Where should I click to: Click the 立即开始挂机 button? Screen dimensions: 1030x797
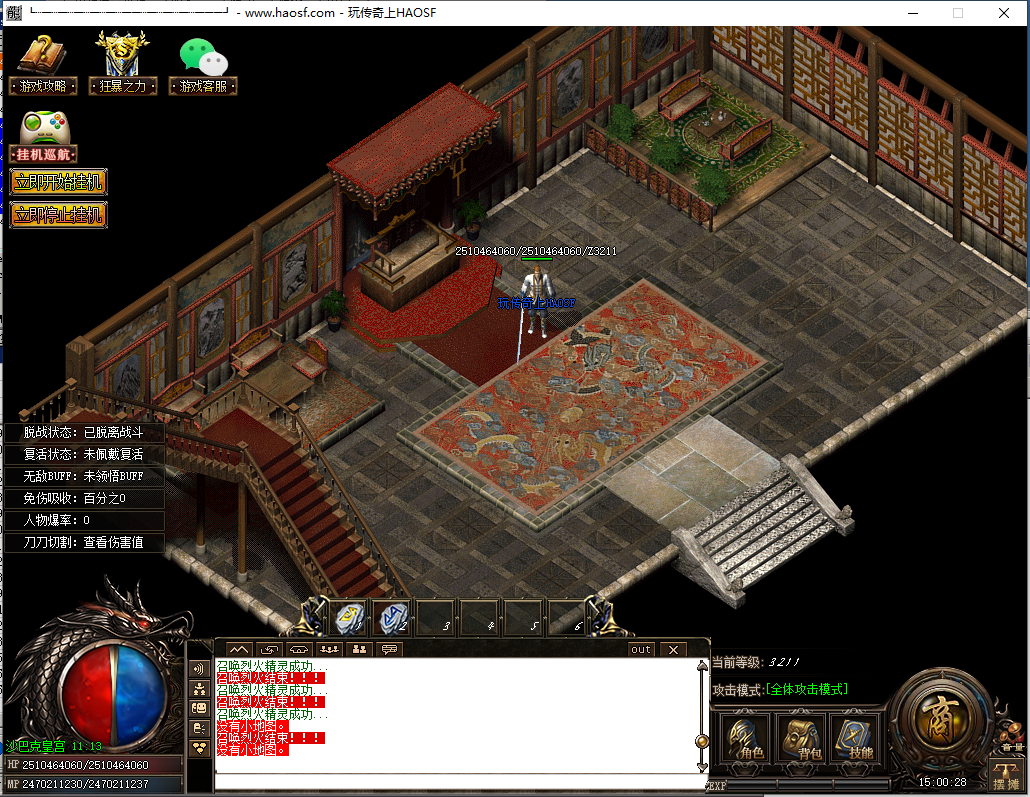[x=57, y=182]
